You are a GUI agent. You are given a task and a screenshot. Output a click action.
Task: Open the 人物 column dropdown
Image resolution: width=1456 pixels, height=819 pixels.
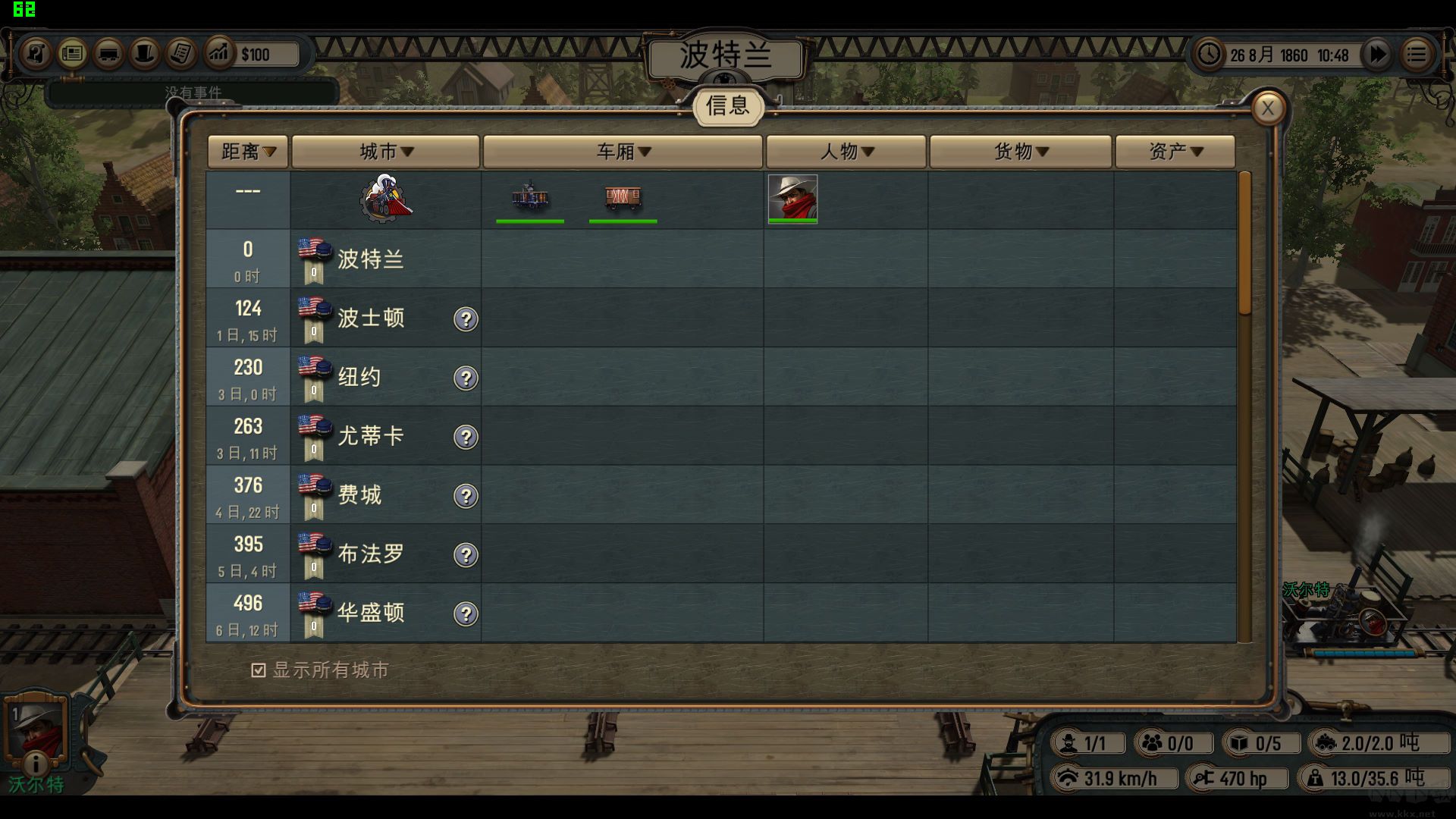point(846,152)
